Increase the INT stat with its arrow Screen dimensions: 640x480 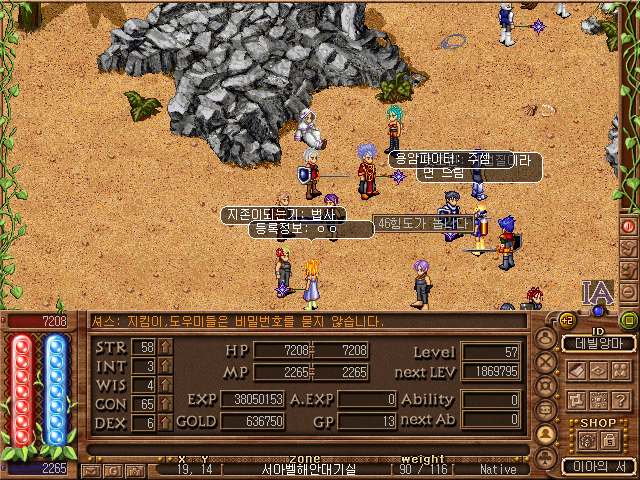pos(166,366)
